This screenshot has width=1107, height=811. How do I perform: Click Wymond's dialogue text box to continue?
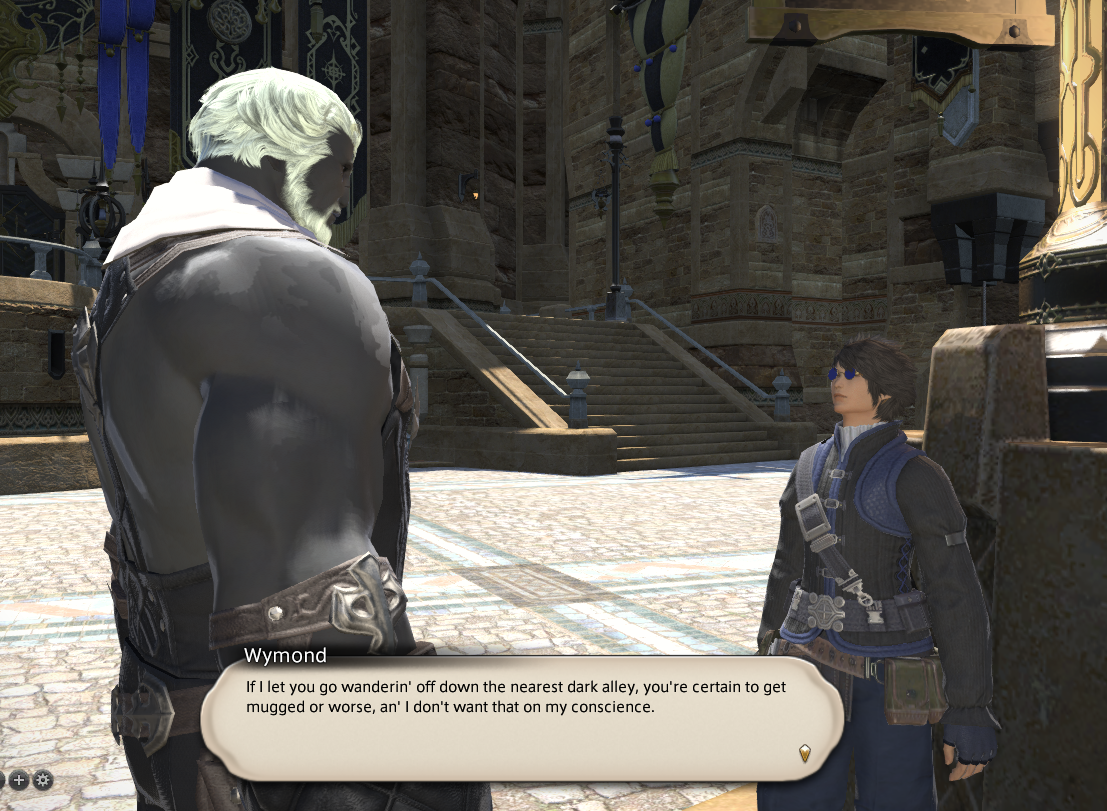[520, 712]
